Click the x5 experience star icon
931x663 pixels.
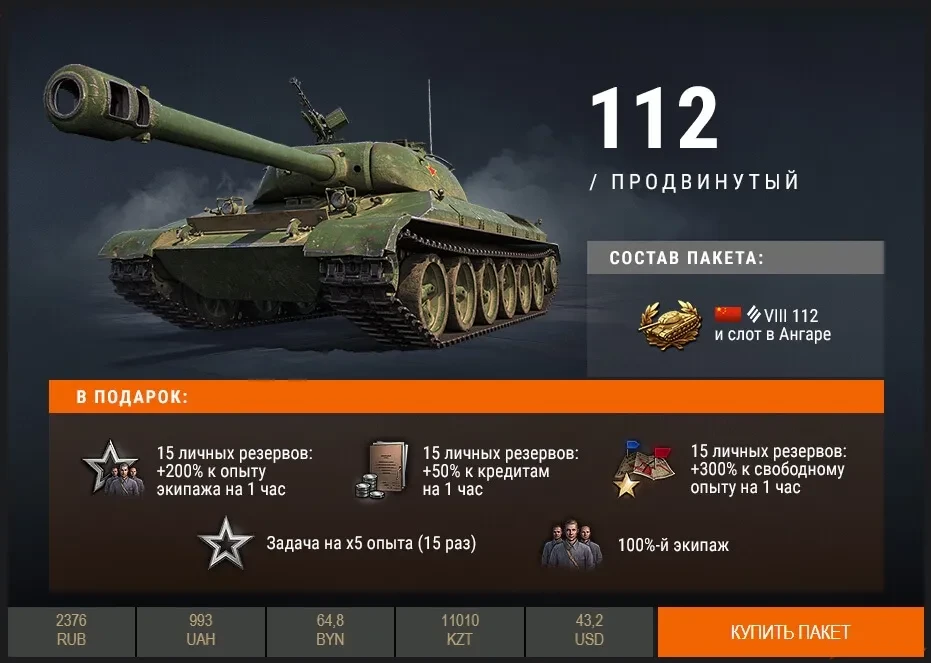[225, 544]
